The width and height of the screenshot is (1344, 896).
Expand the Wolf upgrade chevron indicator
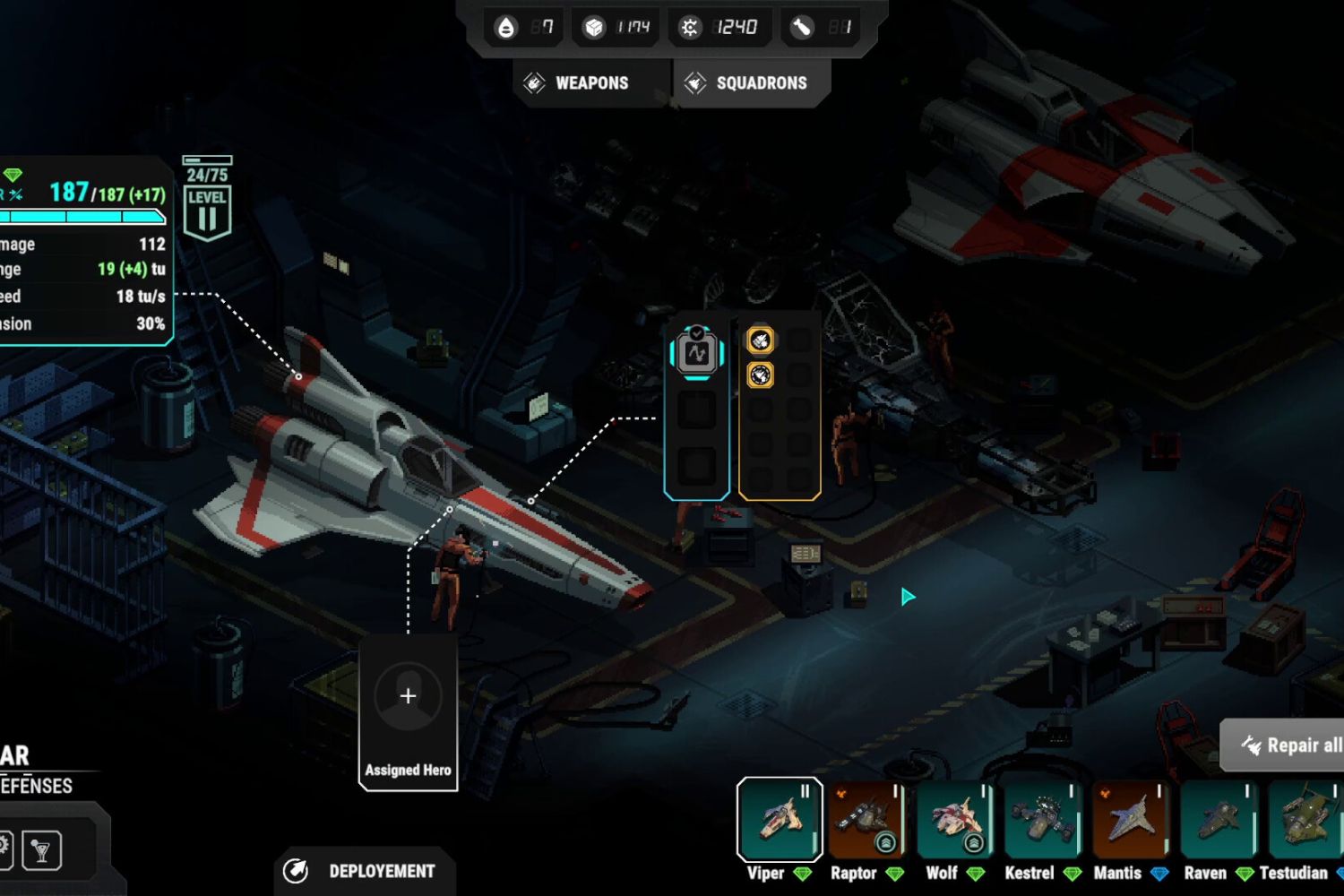coord(973,843)
